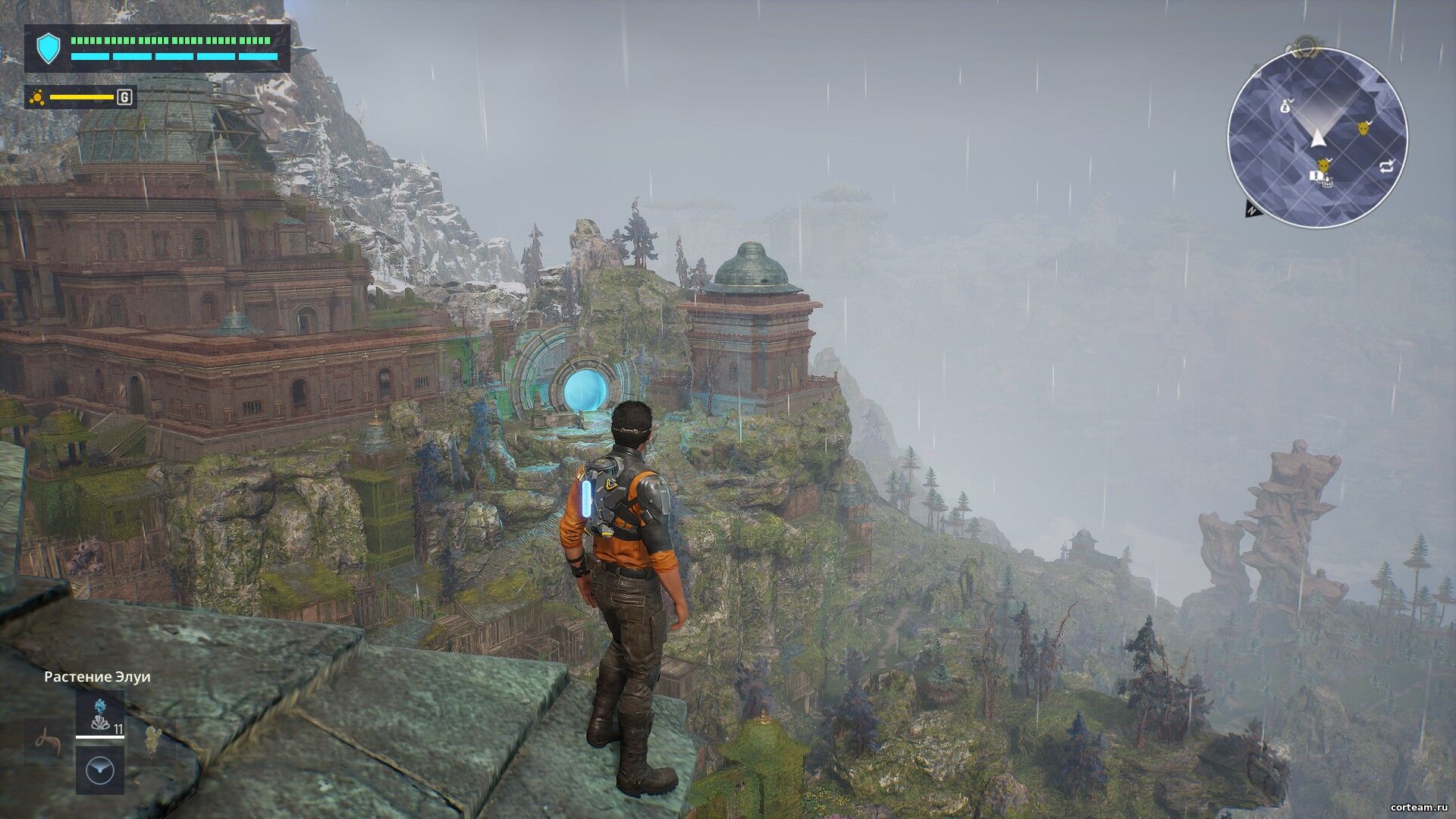1456x819 pixels.
Task: Click the orange orb energy icon
Action: coord(36,97)
